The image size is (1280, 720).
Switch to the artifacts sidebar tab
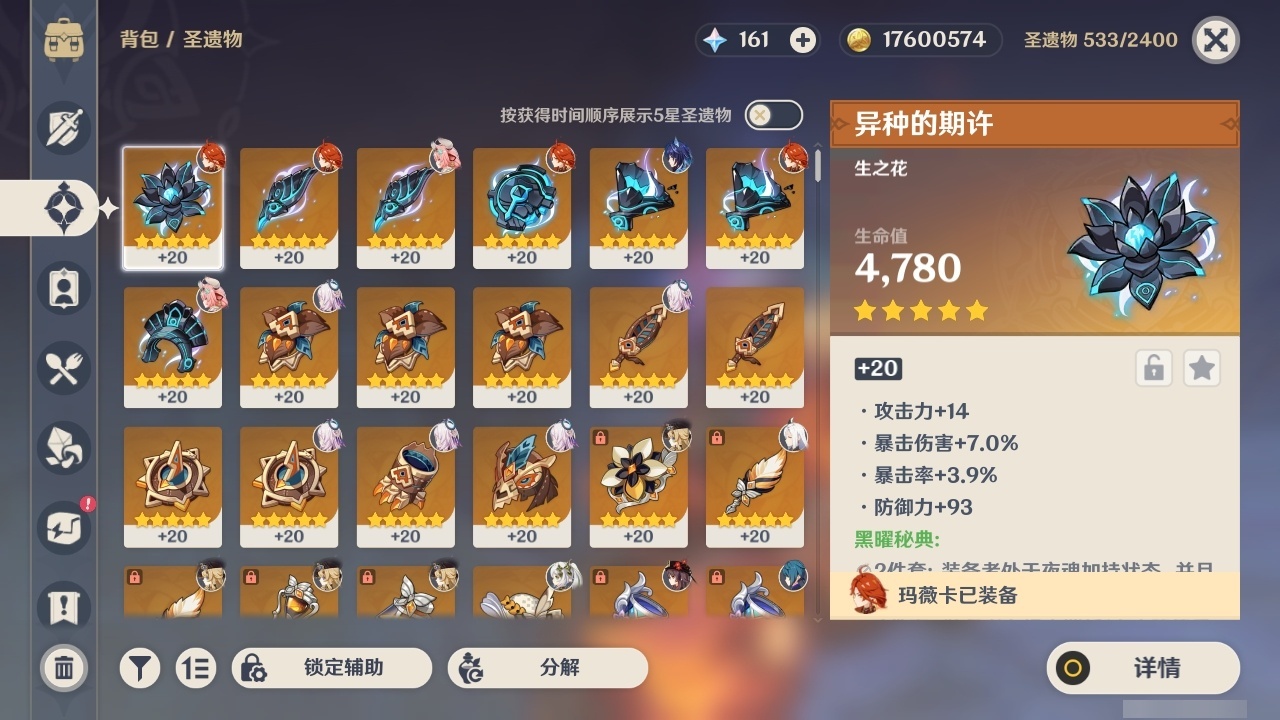click(x=62, y=207)
